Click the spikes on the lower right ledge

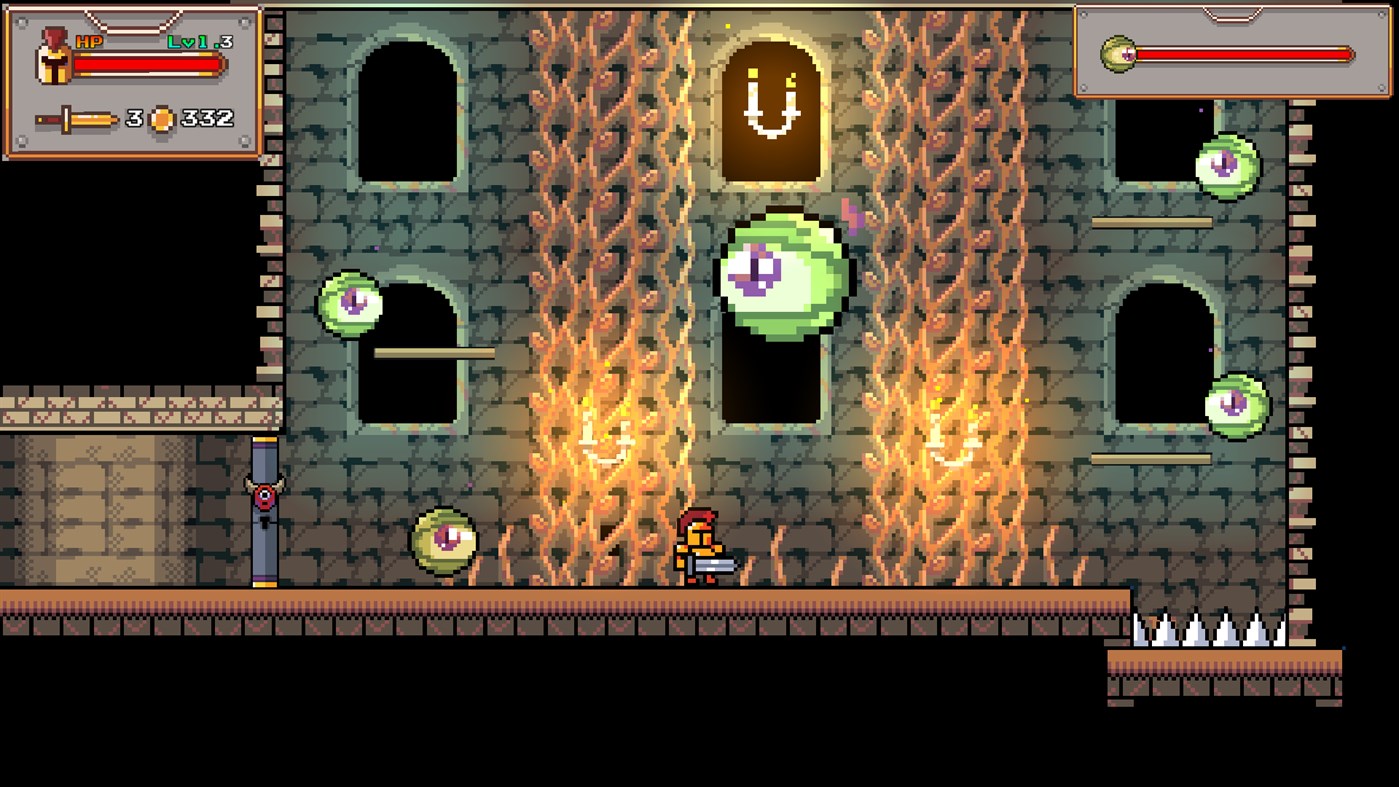point(1210,630)
